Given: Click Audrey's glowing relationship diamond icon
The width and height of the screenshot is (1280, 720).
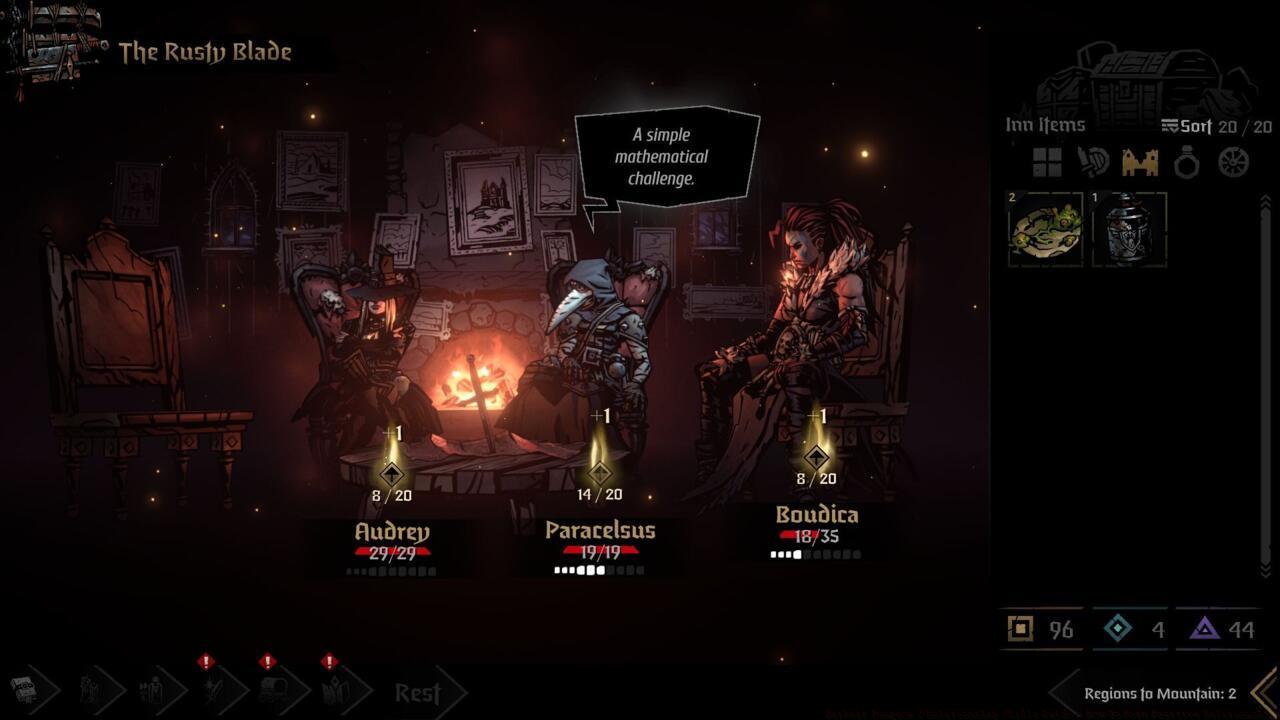Looking at the screenshot, I should (392, 472).
